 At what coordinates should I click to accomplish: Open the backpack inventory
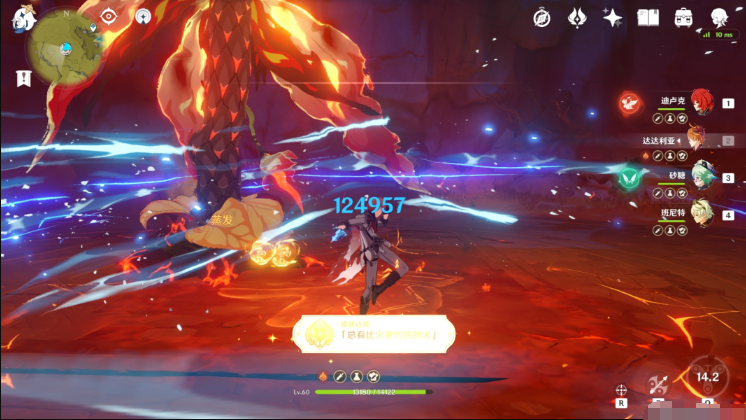(x=684, y=17)
